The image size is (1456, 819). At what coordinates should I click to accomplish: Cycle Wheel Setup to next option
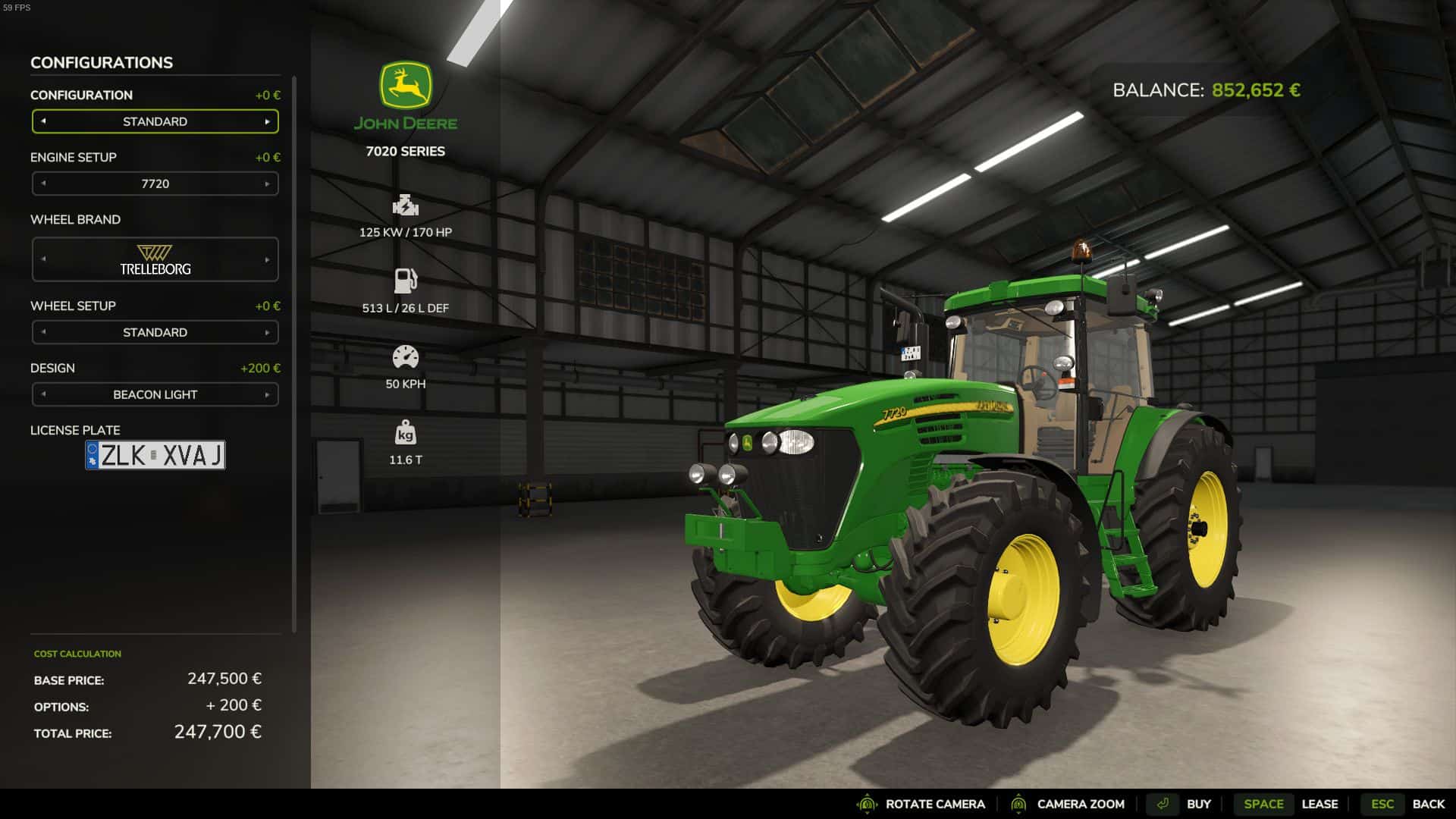coord(267,332)
